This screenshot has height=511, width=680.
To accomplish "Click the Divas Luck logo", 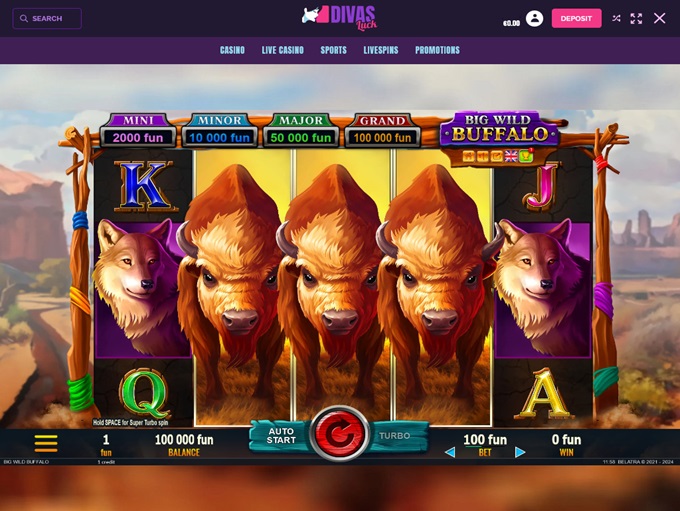I will (339, 17).
